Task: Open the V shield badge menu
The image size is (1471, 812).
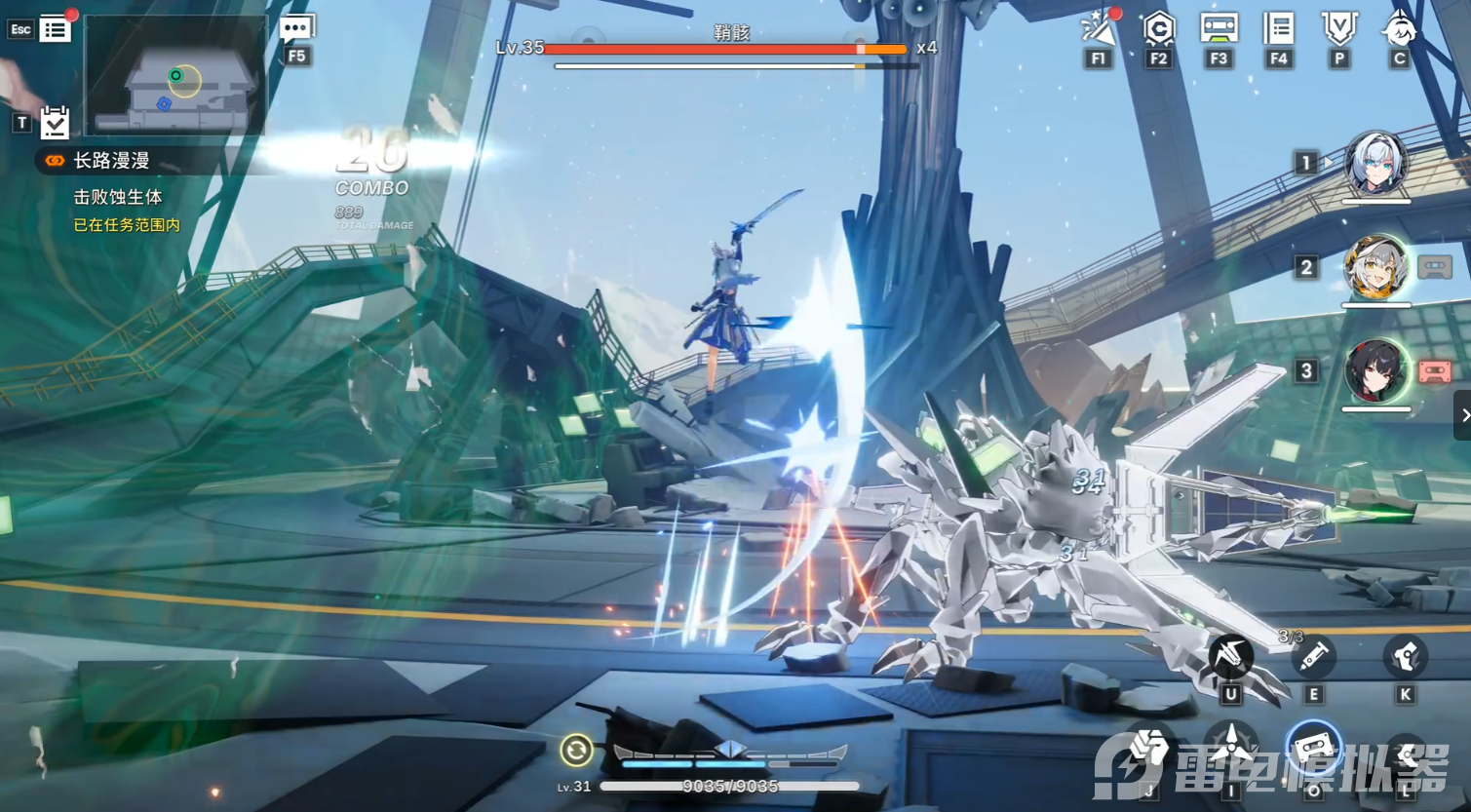Action: tap(1339, 29)
